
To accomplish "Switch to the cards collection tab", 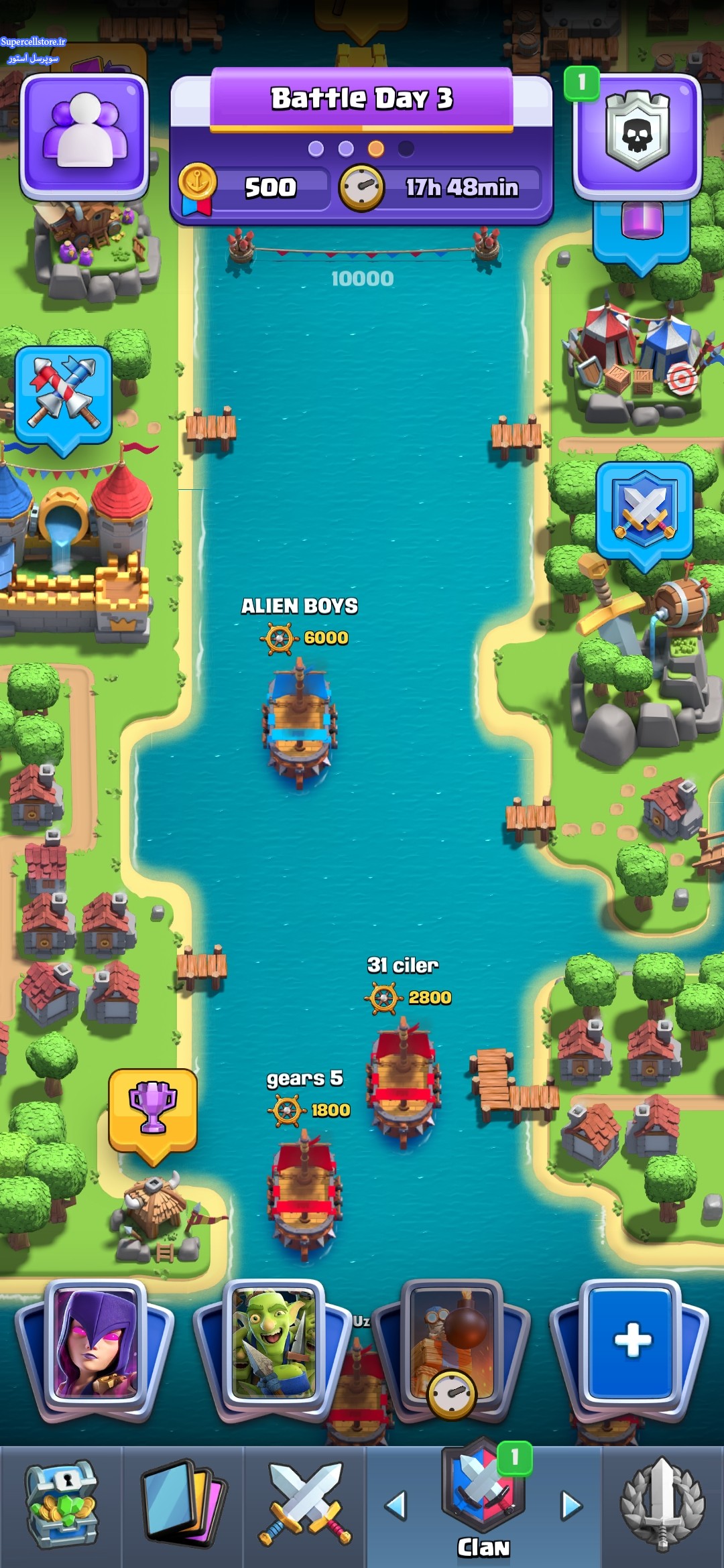I will tap(182, 1505).
